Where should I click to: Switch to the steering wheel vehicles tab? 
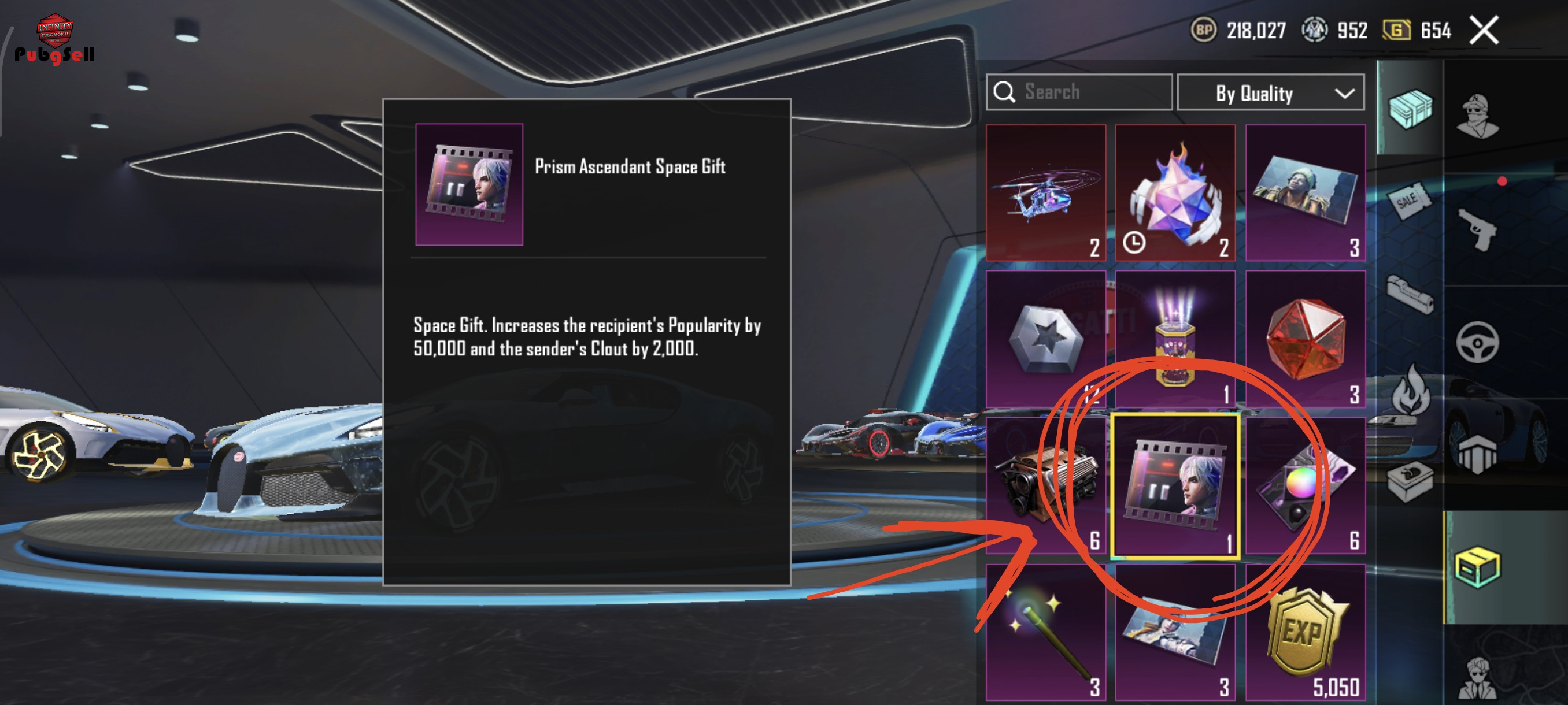click(x=1478, y=342)
